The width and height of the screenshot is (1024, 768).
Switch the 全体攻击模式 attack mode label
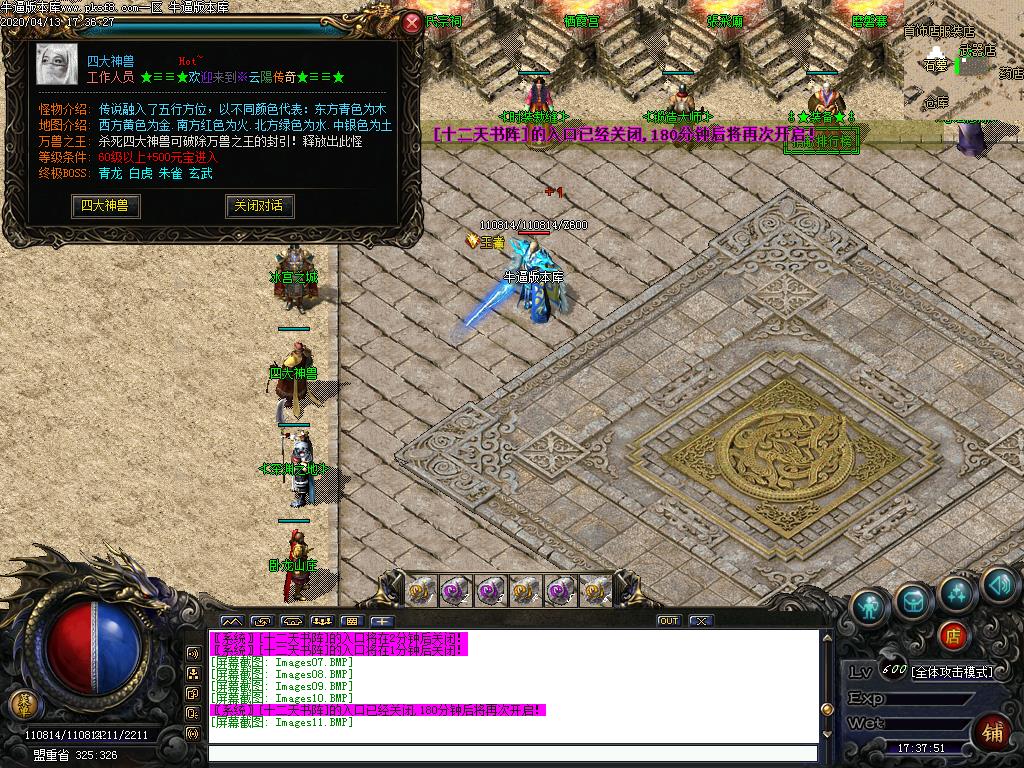click(952, 672)
